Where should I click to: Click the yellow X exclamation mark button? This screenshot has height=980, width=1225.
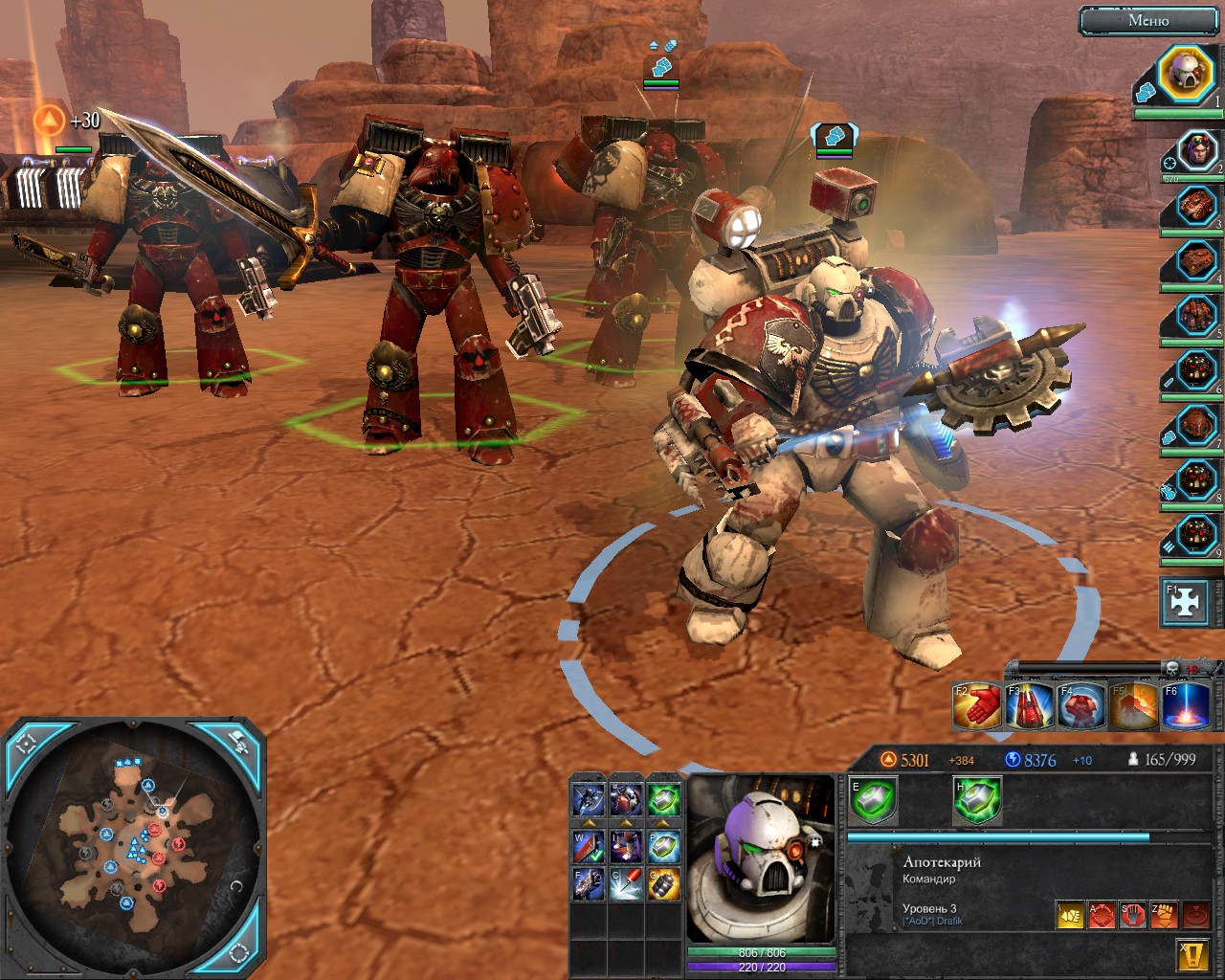[1191, 953]
